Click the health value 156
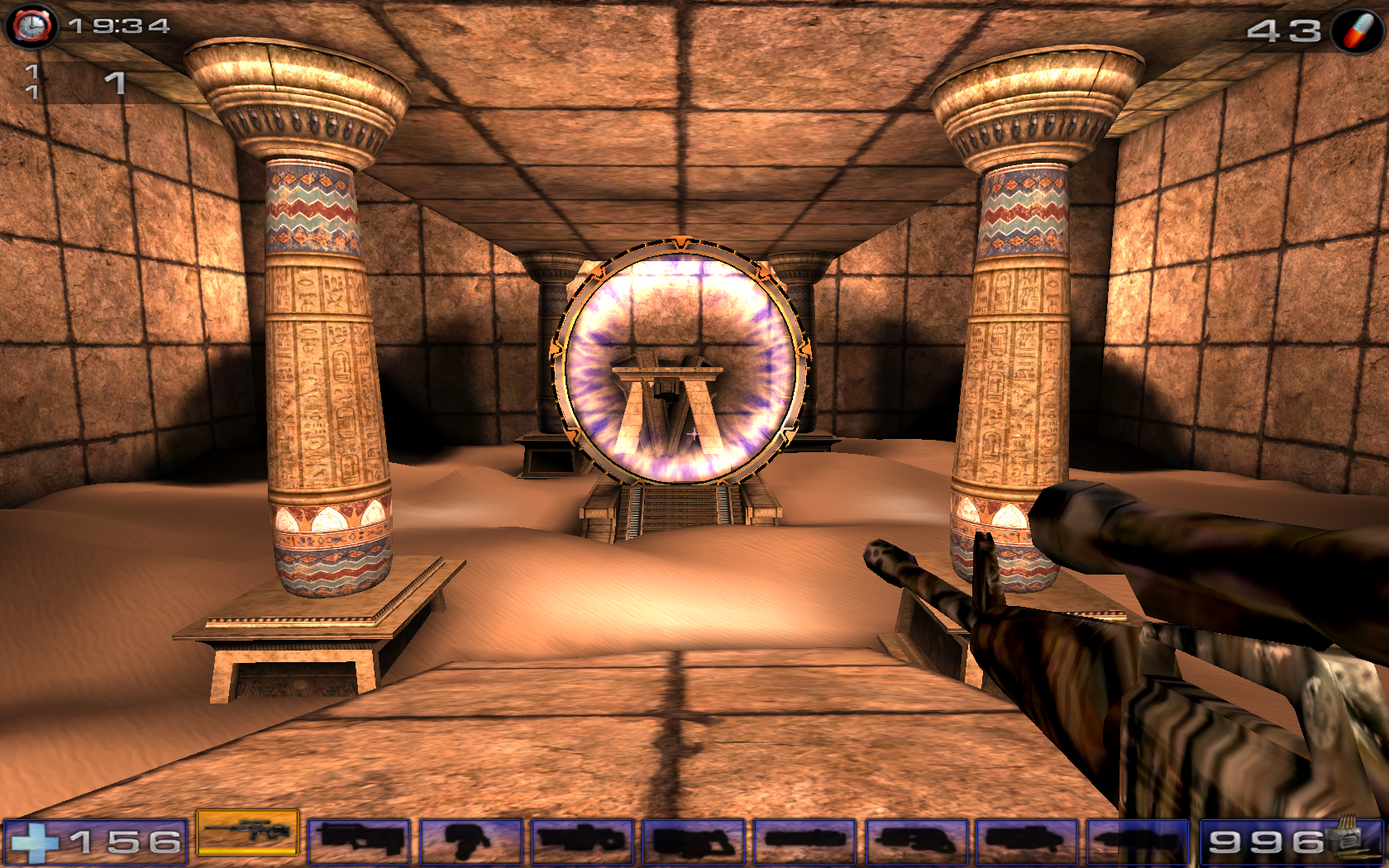 point(124,840)
